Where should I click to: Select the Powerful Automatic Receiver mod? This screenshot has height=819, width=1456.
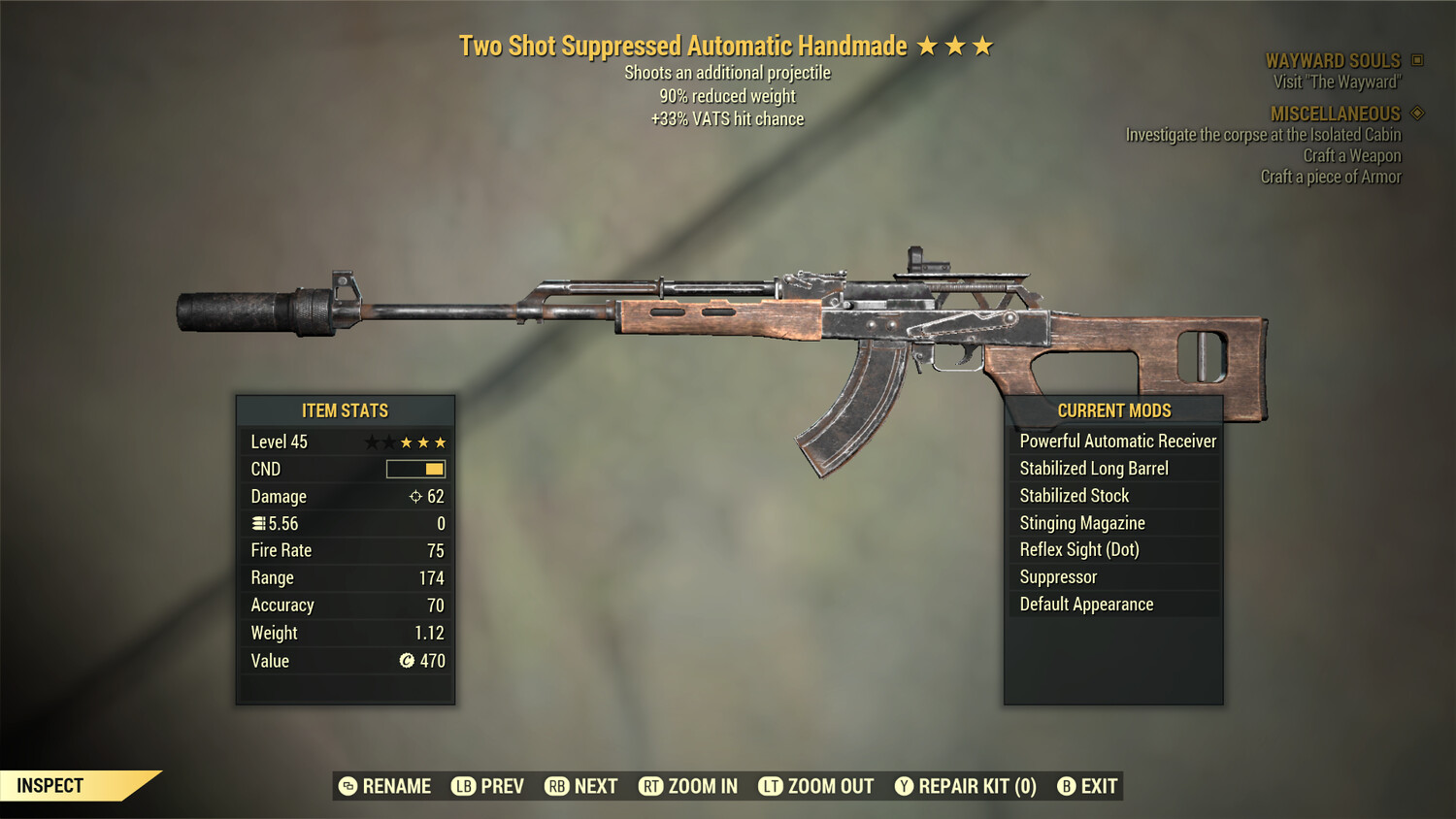[1117, 441]
